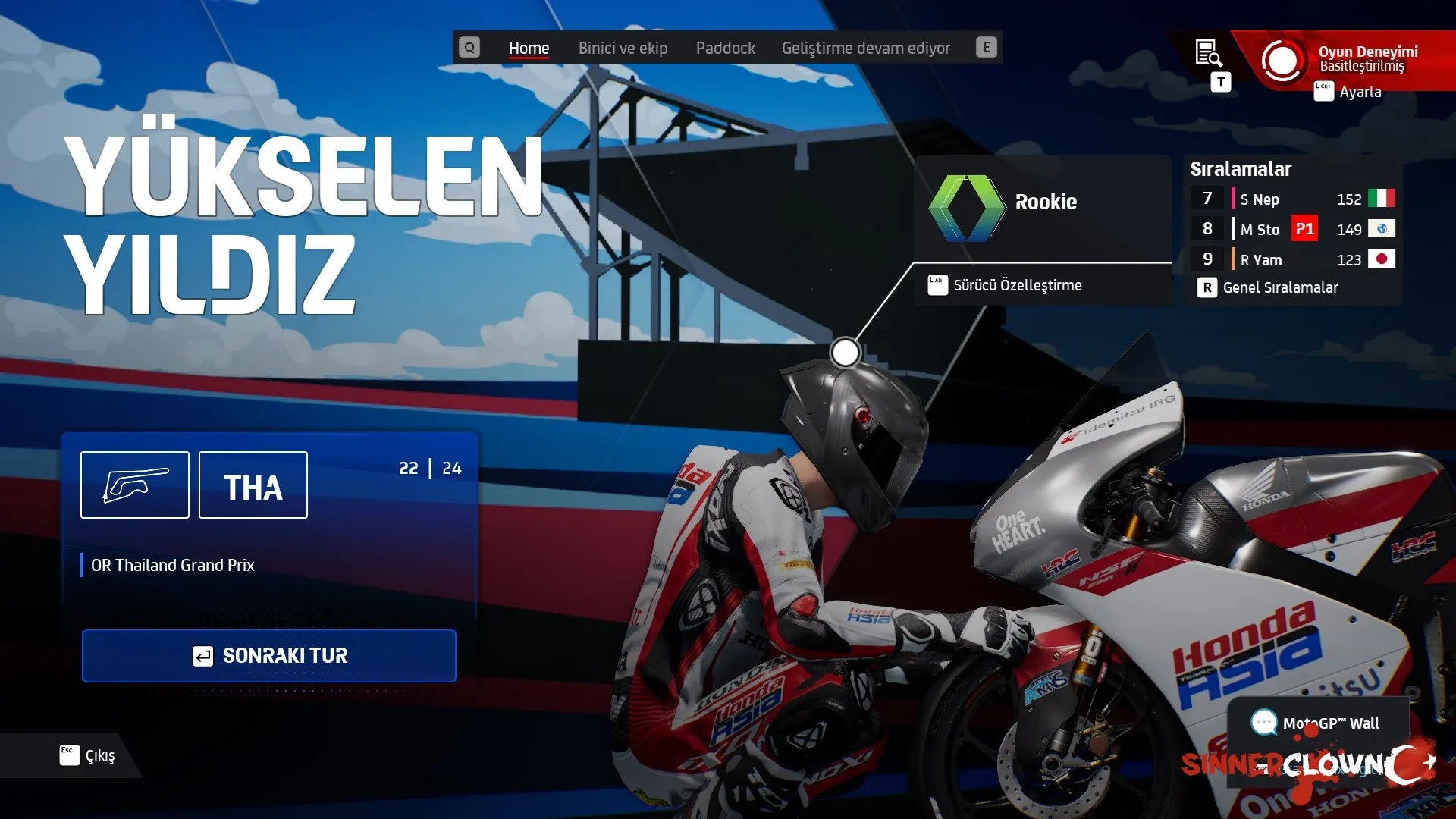Open the Binici ve ekip tab

(x=623, y=48)
